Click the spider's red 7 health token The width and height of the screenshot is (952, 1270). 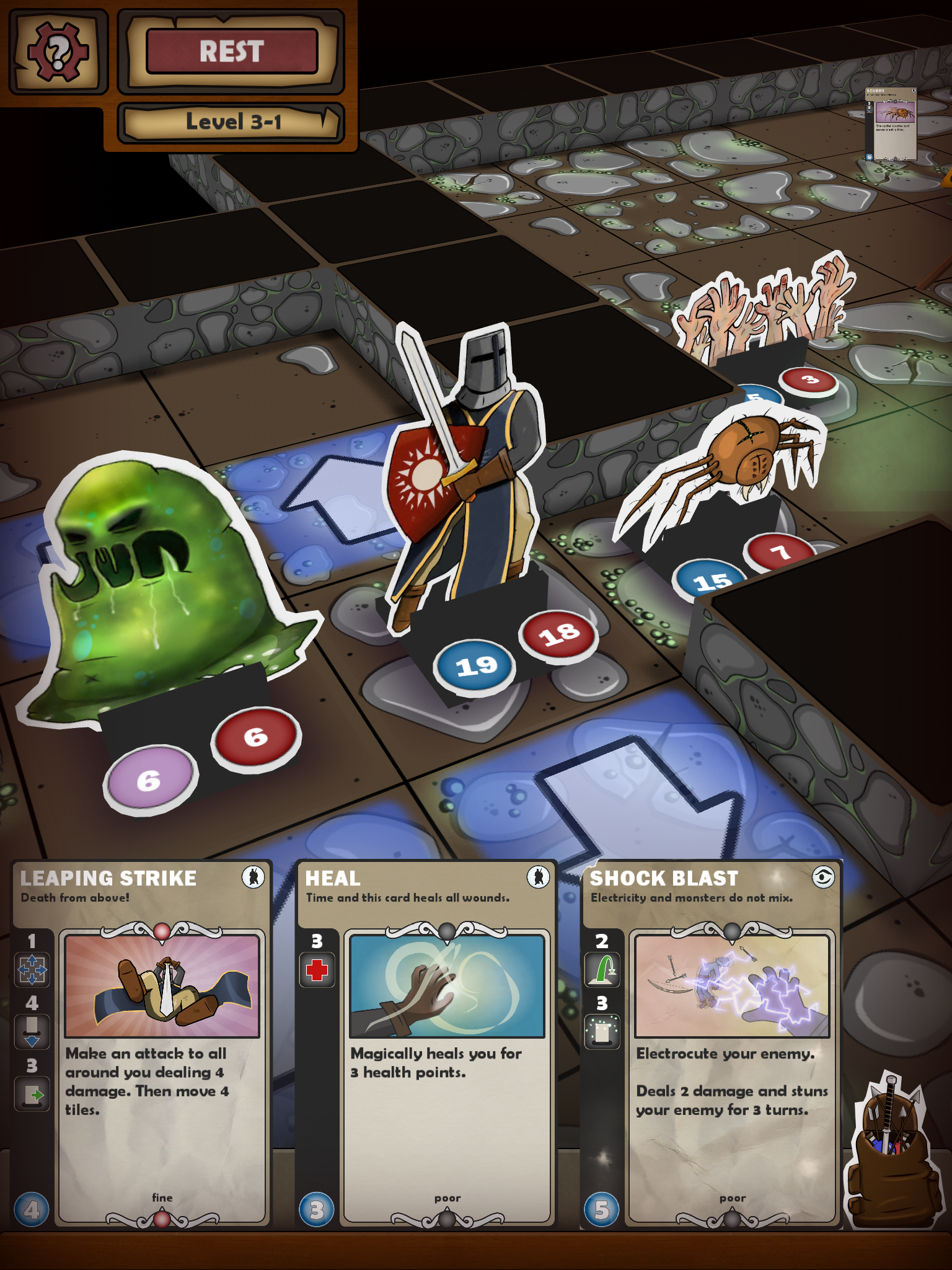click(x=781, y=551)
